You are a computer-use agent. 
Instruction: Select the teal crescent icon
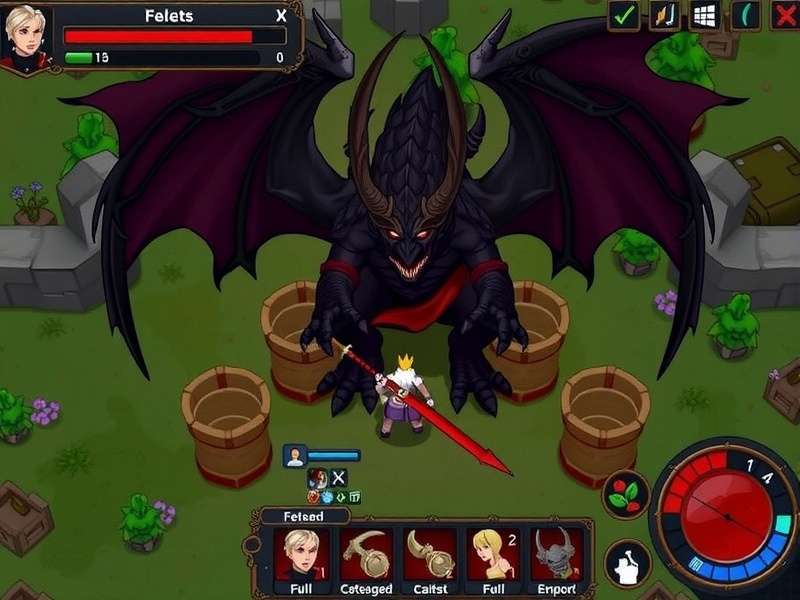coord(746,16)
